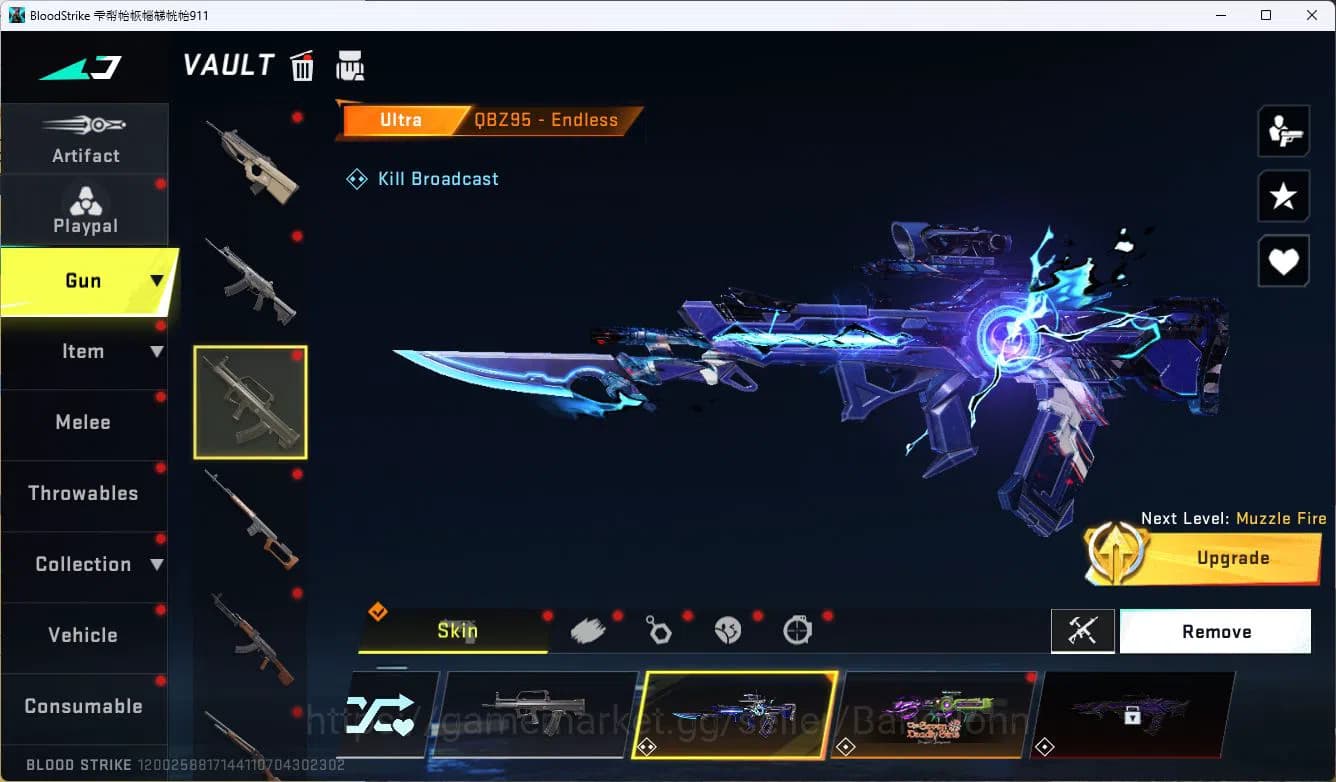Open the scope reticle attachment icon
Screen dimensions: 1336x782
point(797,629)
